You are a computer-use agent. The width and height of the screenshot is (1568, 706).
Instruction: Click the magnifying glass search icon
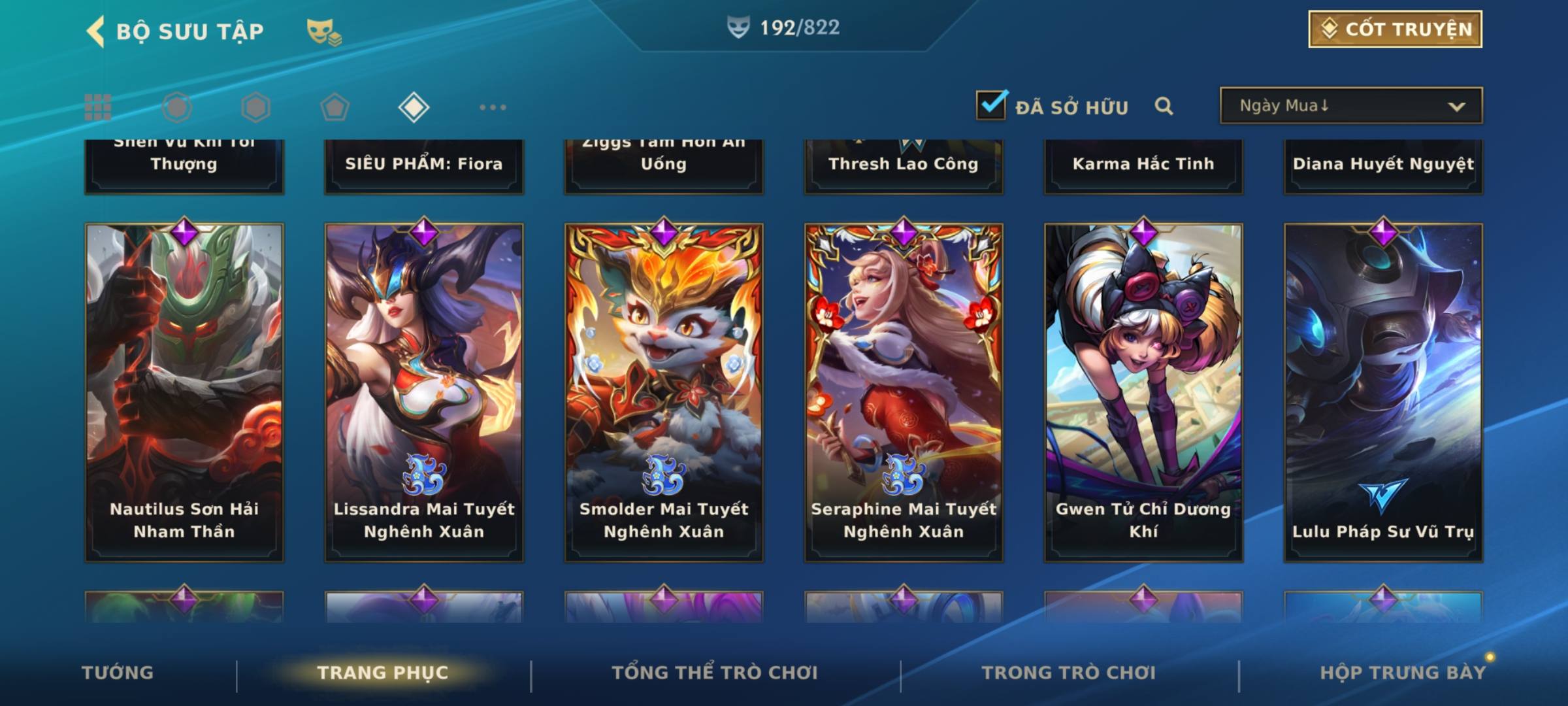pos(1164,106)
